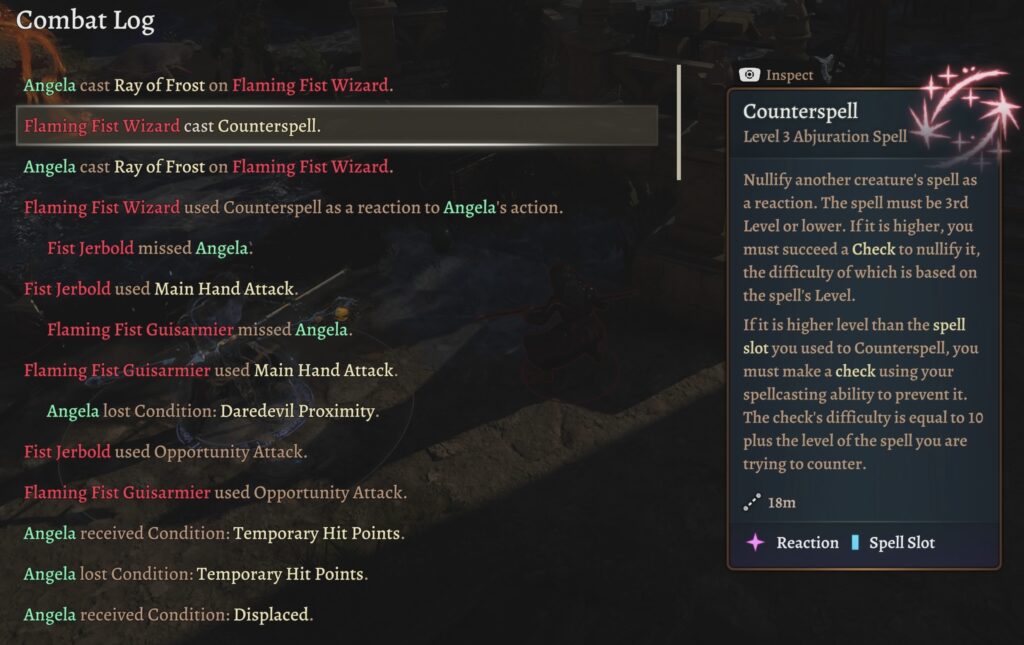
Task: Click the Angela received Condition Displaced entry
Action: [x=168, y=615]
